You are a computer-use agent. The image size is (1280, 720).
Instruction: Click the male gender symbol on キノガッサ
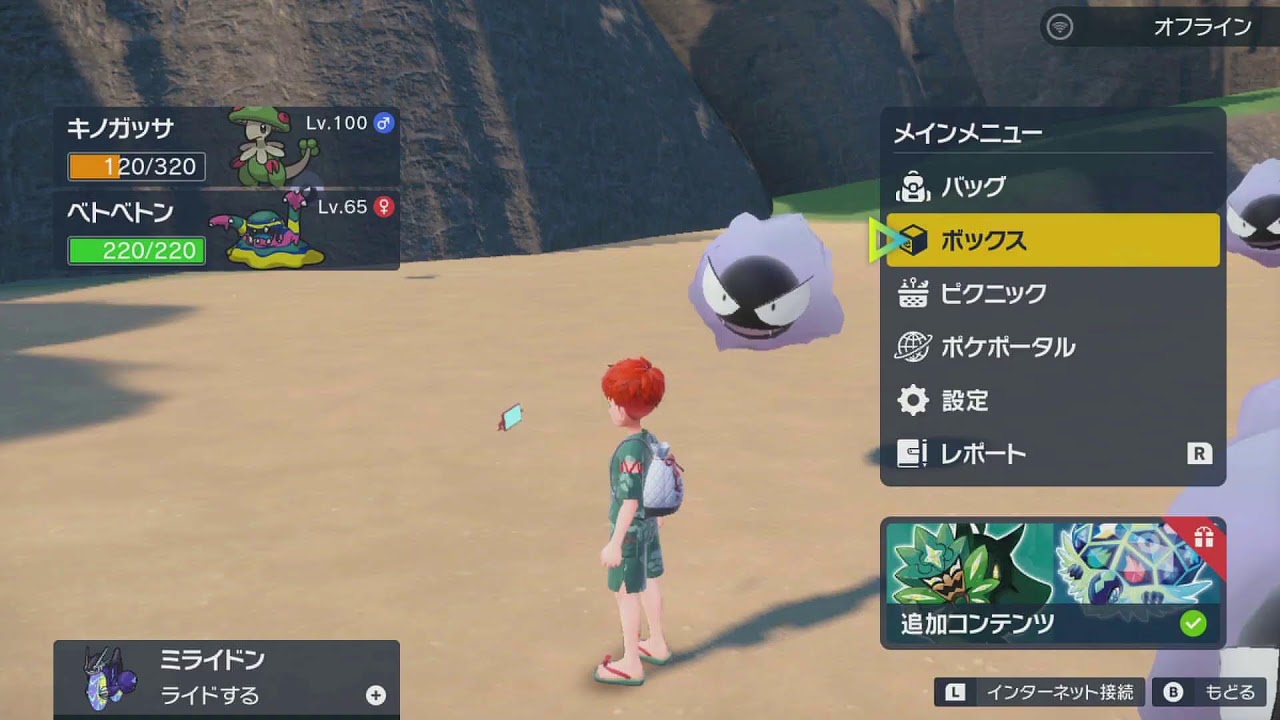click(383, 123)
